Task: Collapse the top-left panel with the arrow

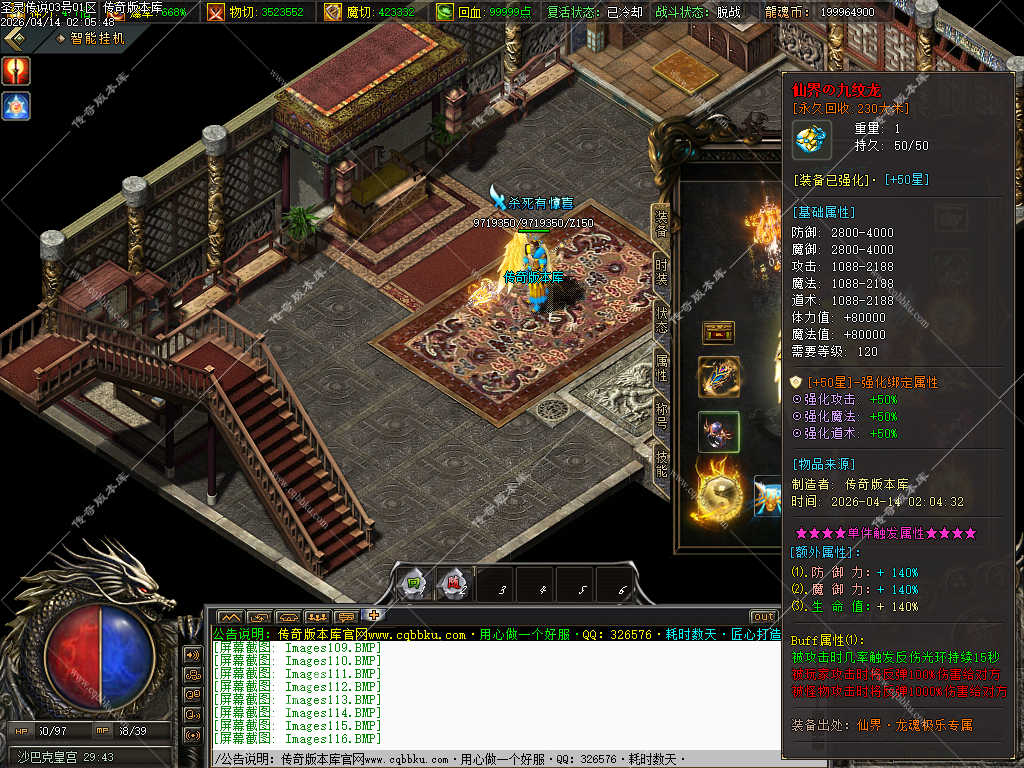Action: click(x=14, y=38)
